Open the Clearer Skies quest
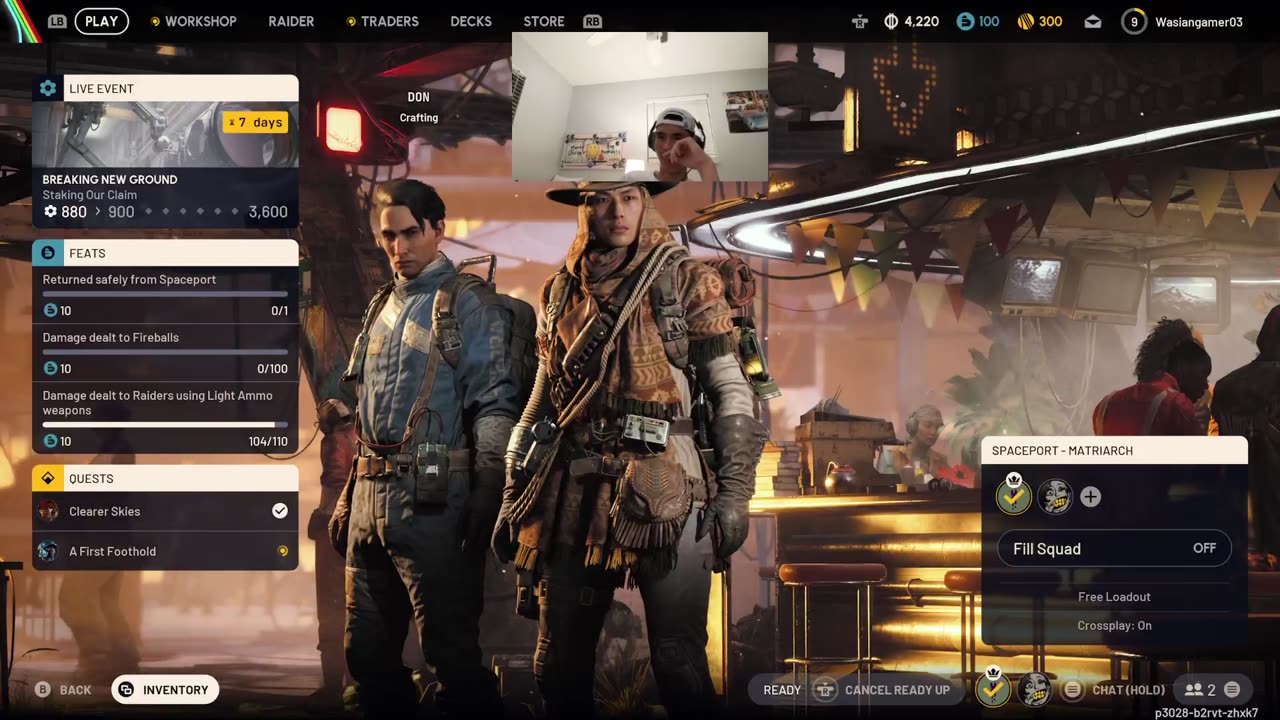 click(x=165, y=511)
